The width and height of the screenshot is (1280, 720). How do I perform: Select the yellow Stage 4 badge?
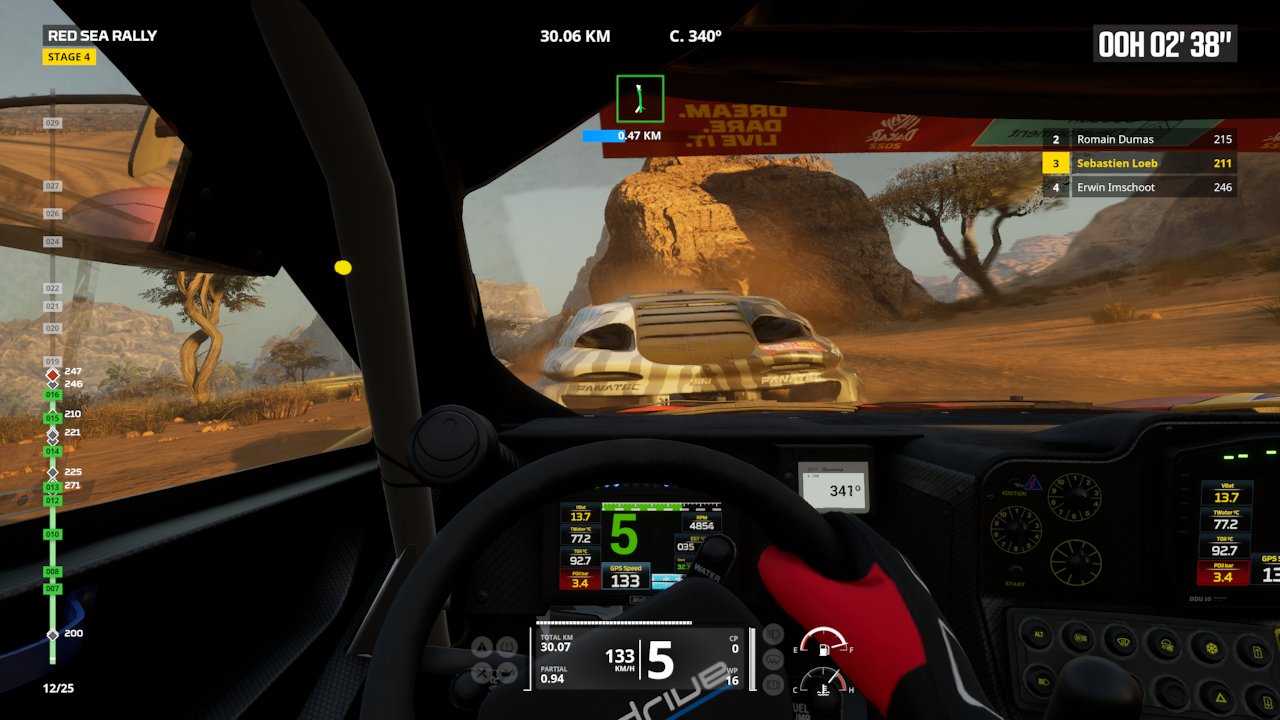[69, 57]
